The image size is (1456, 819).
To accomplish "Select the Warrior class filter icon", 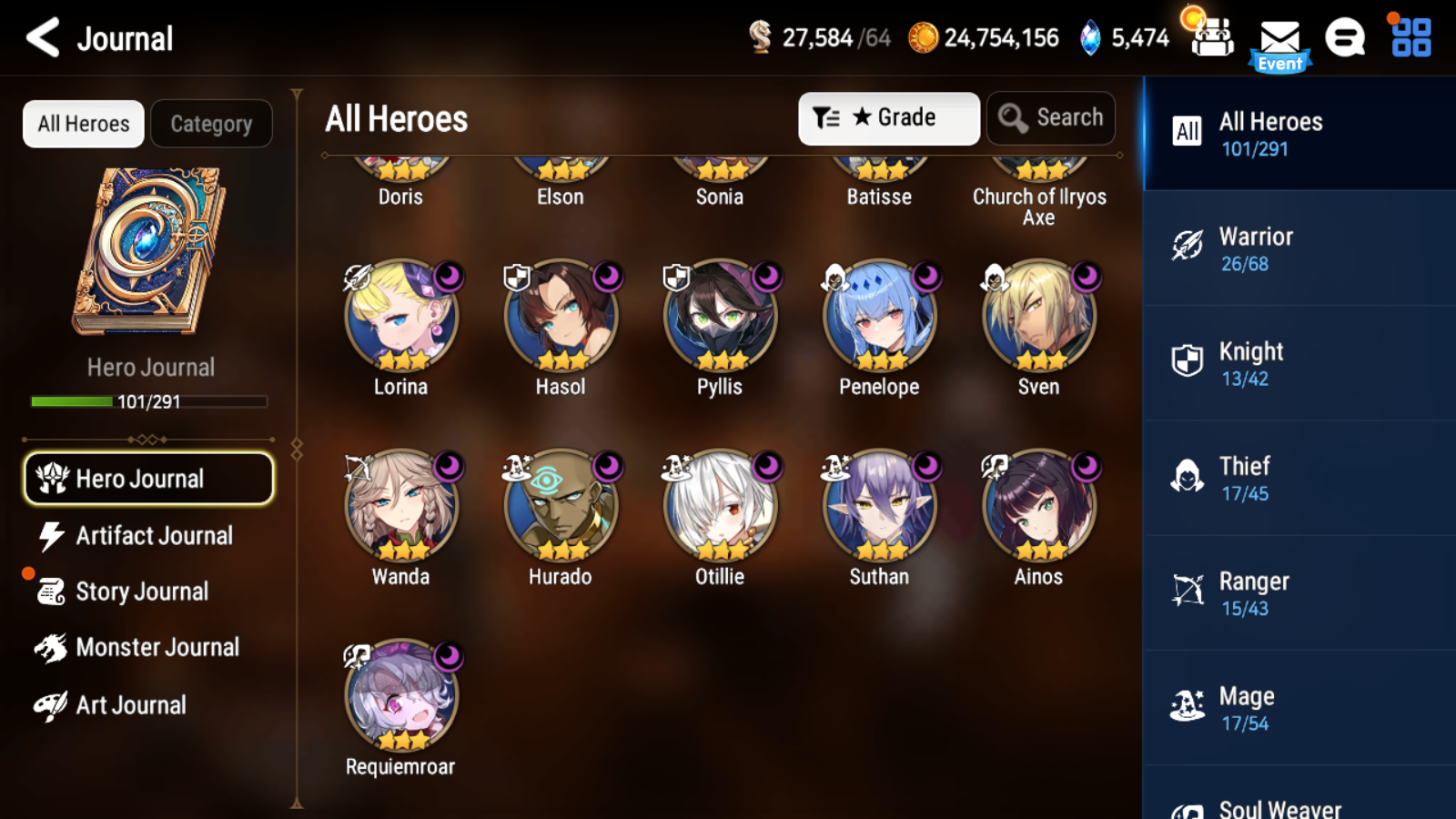I will click(x=1188, y=244).
